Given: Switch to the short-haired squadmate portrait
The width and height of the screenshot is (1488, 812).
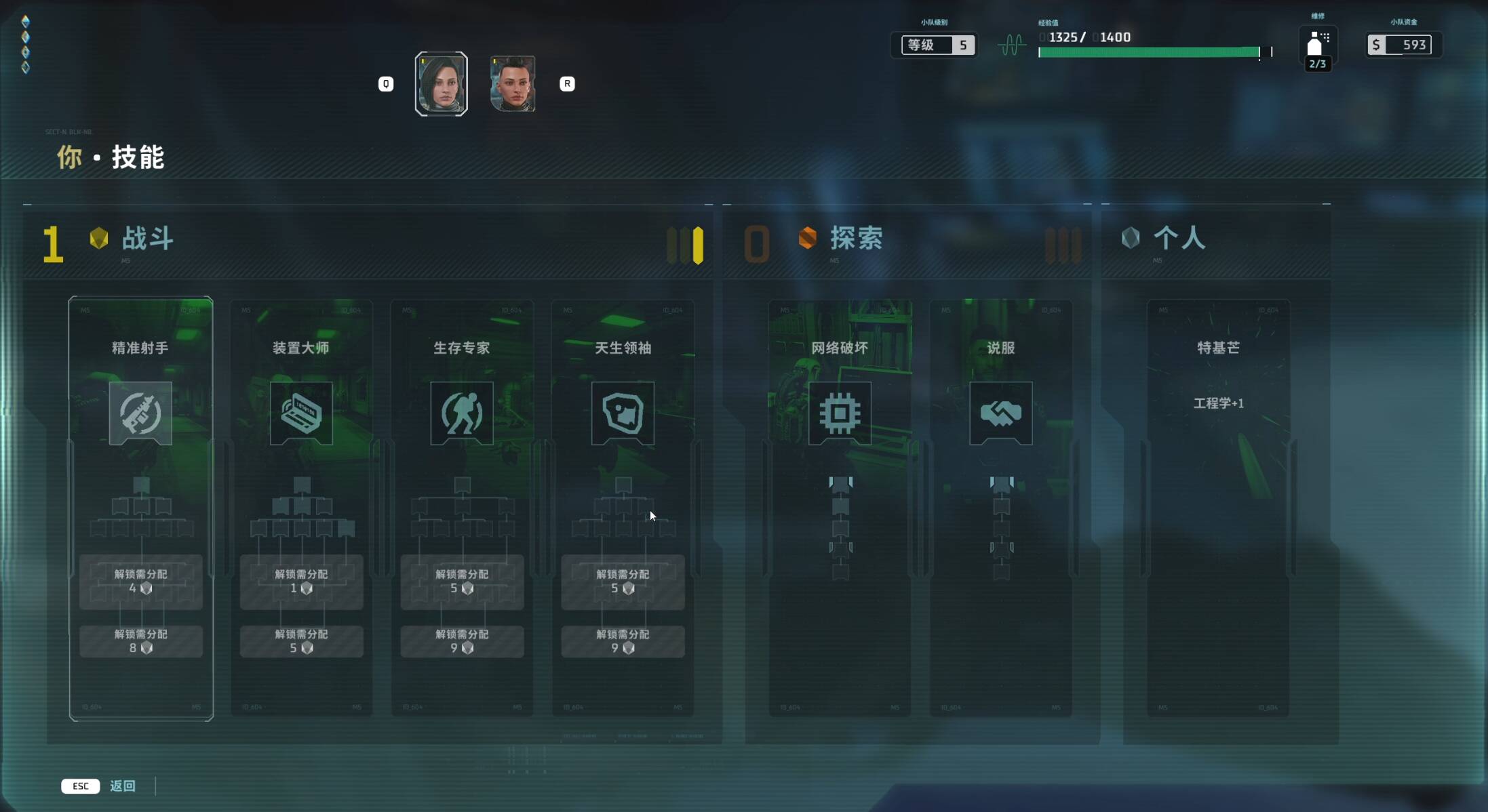Looking at the screenshot, I should click(x=513, y=83).
